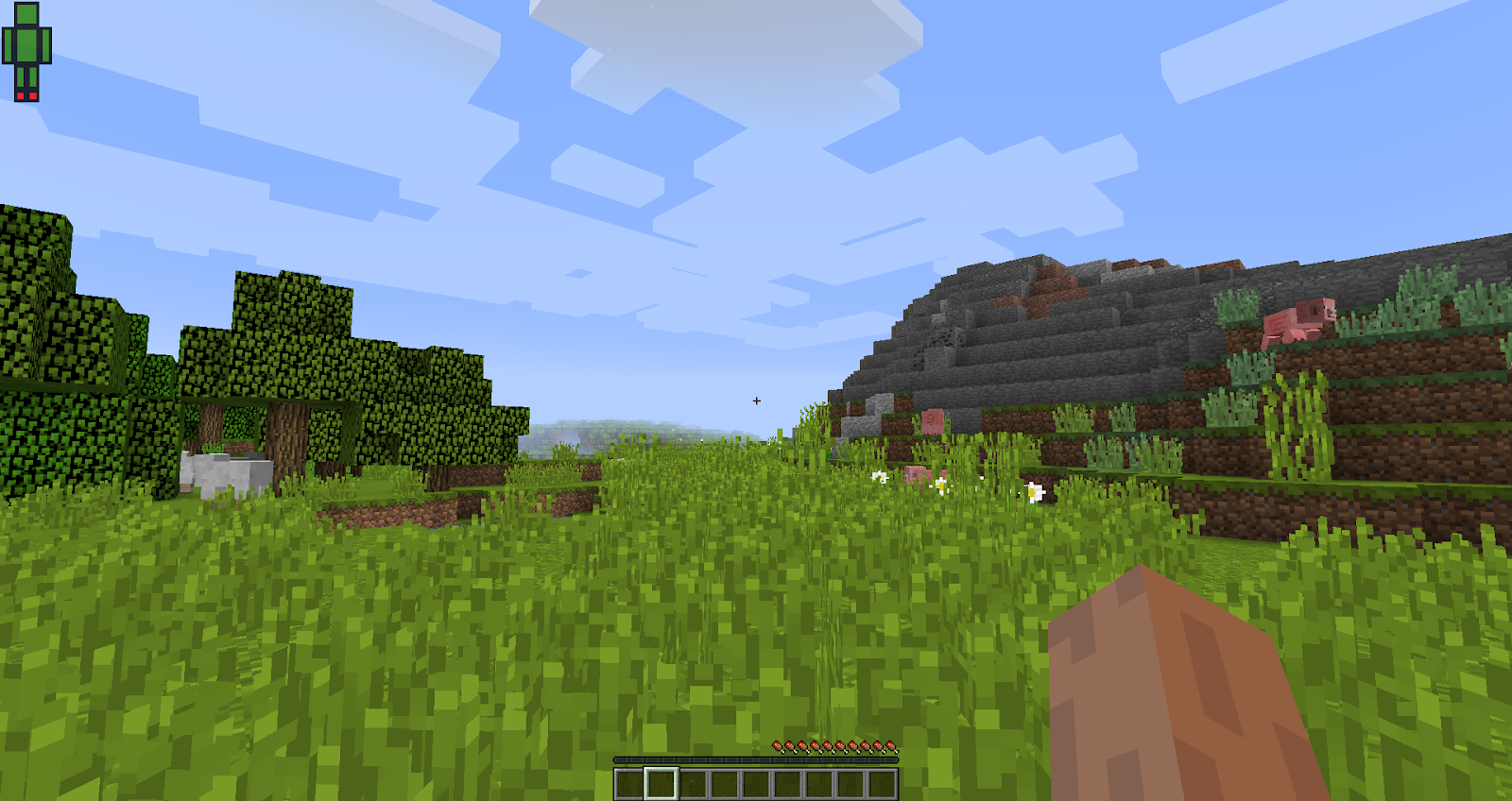Click the green player avatar indicator
Image resolution: width=1512 pixels, height=801 pixels.
click(25, 47)
